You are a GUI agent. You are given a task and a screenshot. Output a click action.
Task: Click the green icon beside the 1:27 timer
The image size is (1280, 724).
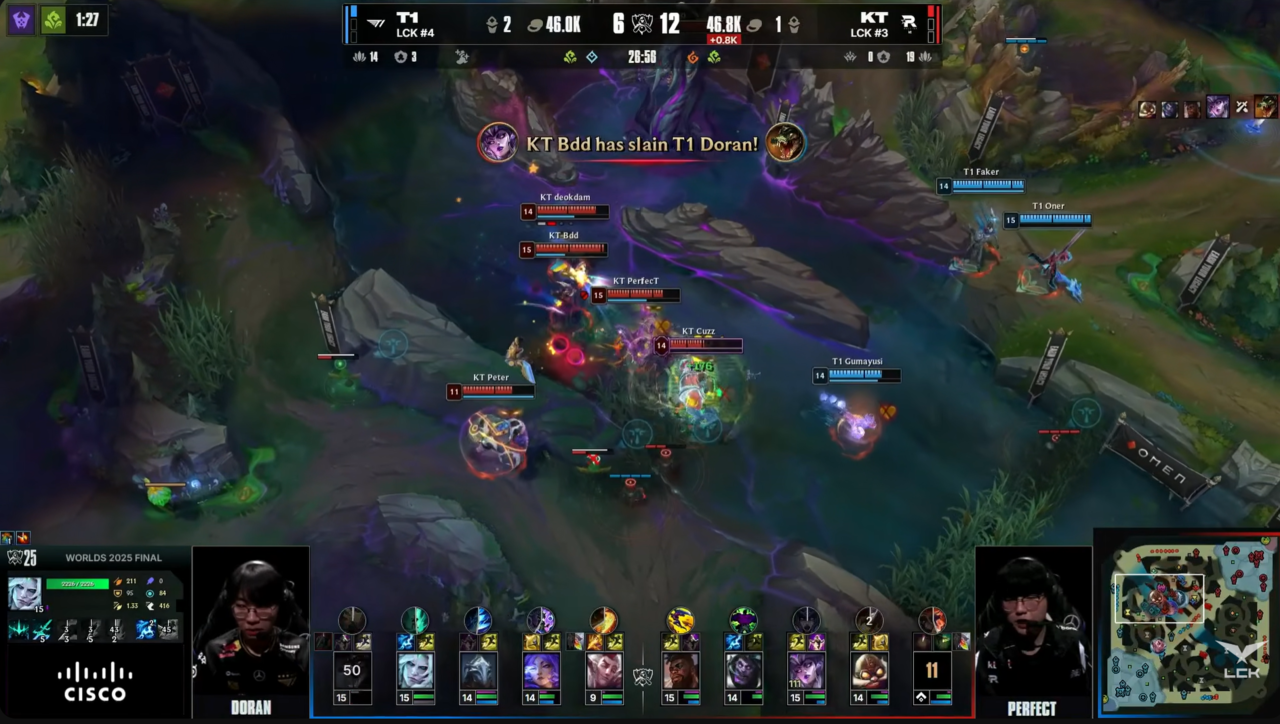53,19
